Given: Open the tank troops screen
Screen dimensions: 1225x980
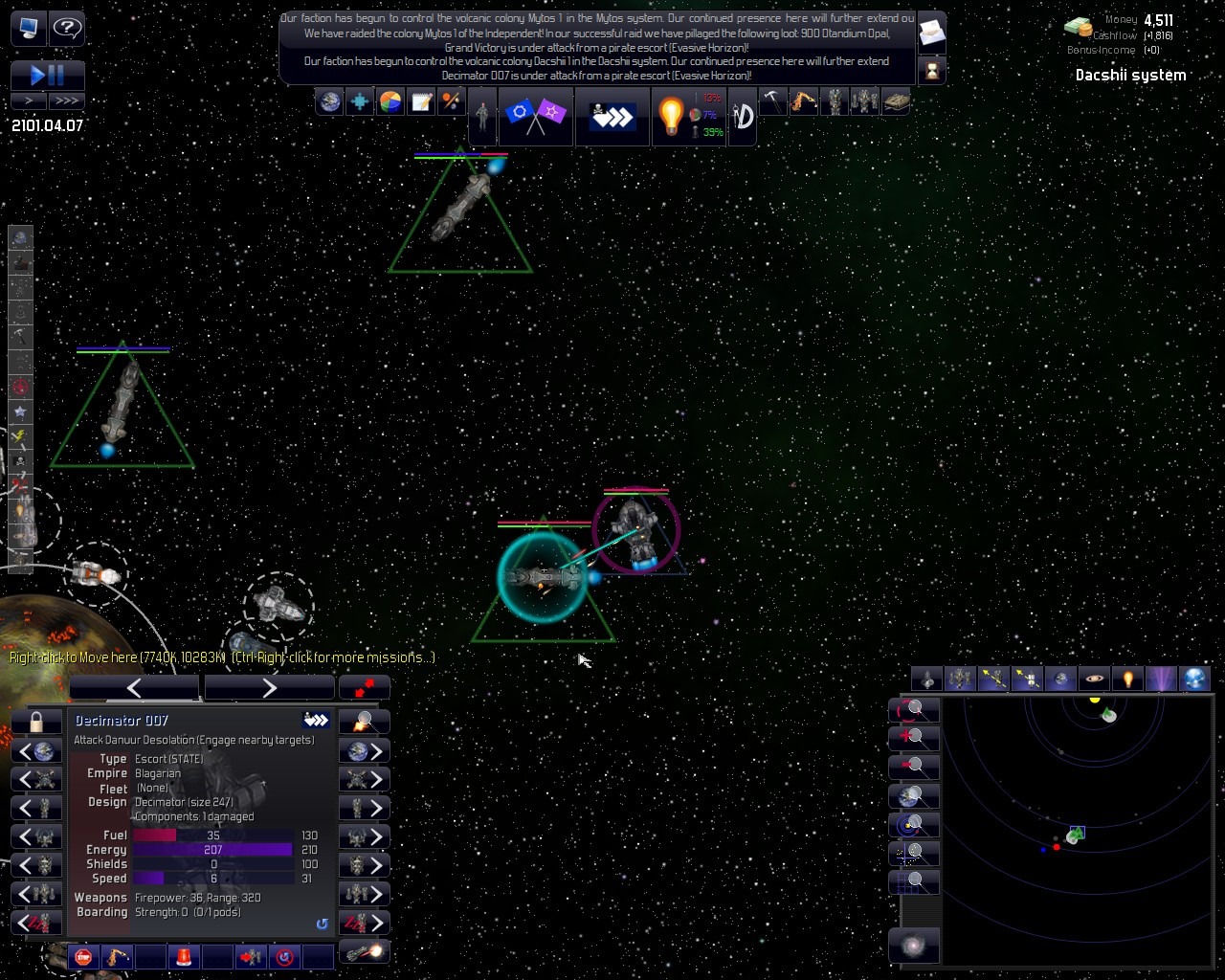Looking at the screenshot, I should coord(895,101).
